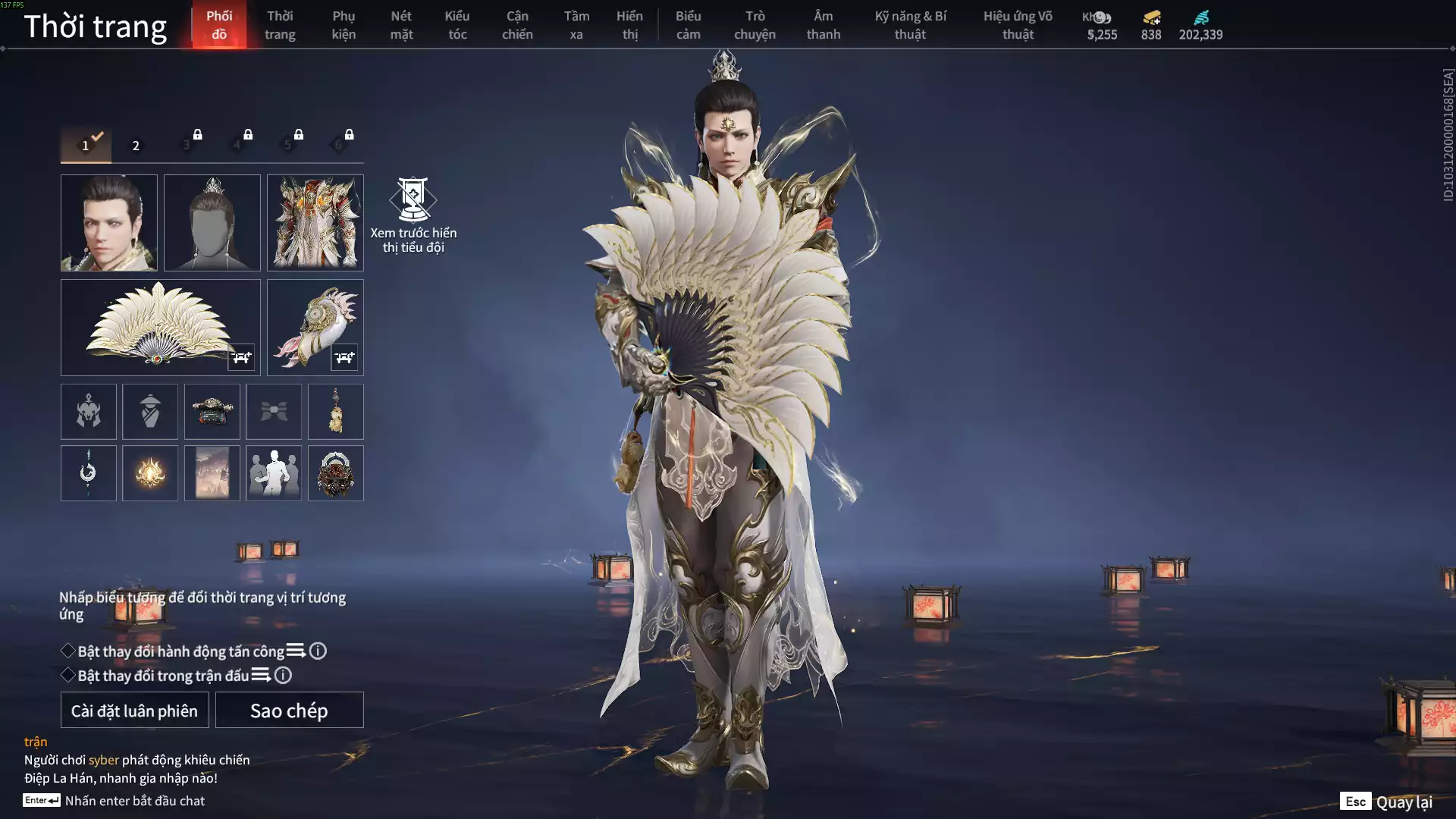Click the Sao chép button

289,711
